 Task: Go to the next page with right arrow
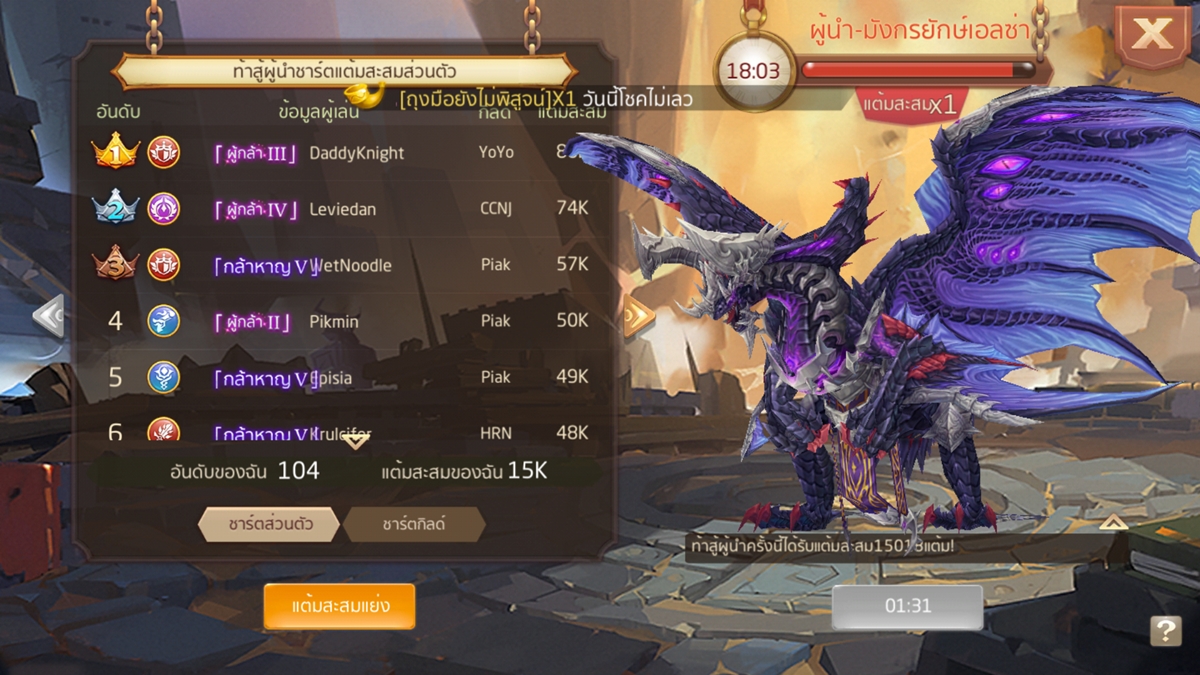point(639,316)
